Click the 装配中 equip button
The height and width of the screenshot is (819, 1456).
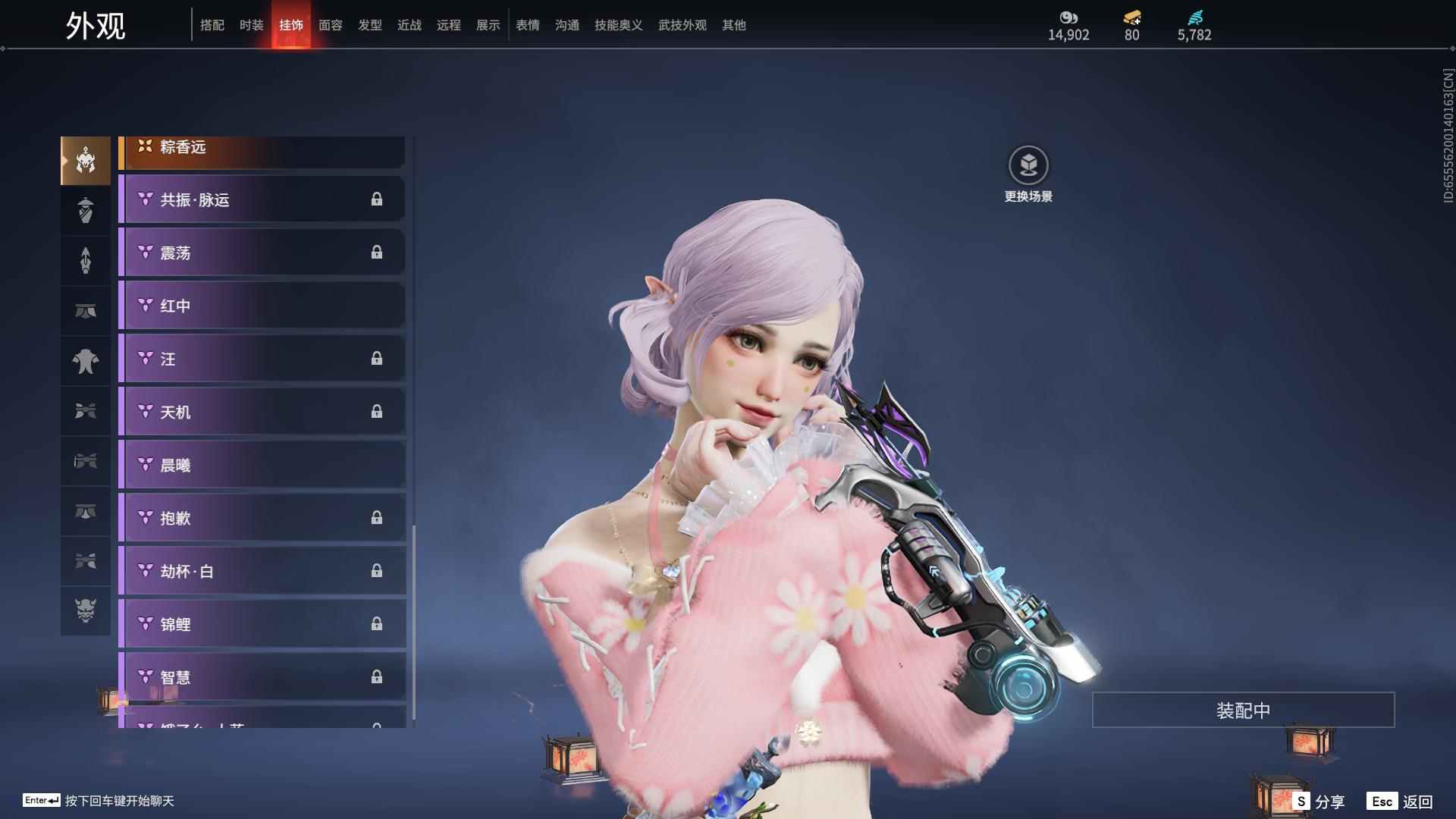tap(1243, 710)
